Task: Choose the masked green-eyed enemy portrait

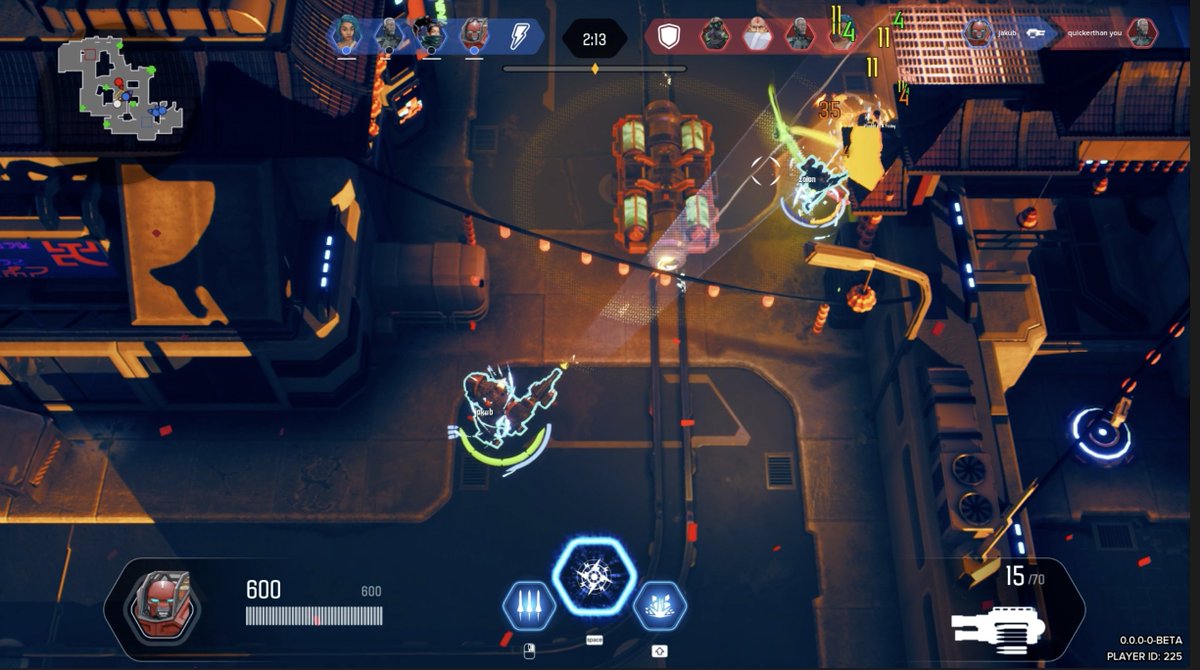Action: point(714,36)
